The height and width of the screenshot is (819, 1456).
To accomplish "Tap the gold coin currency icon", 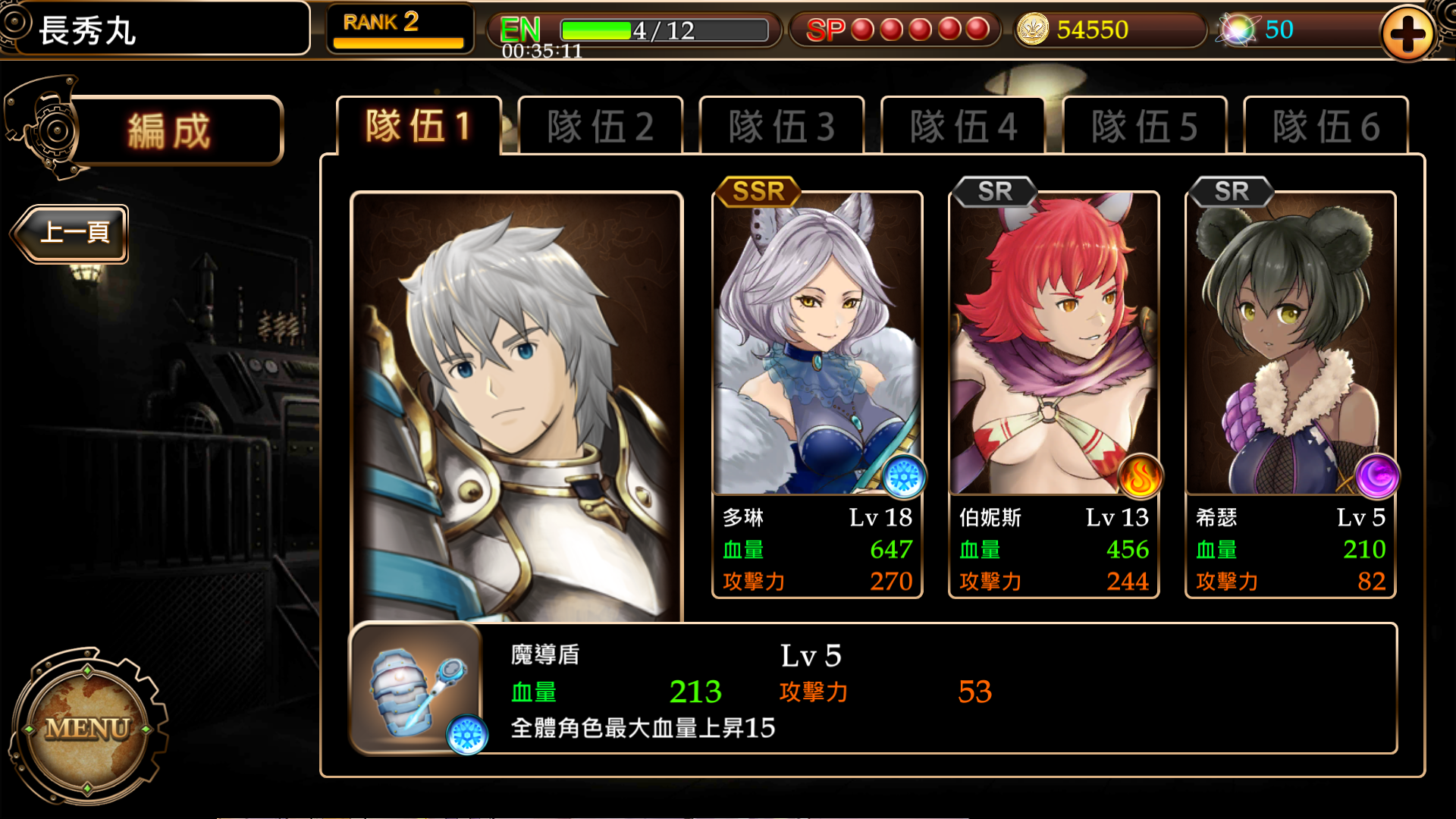I will coord(1034,30).
